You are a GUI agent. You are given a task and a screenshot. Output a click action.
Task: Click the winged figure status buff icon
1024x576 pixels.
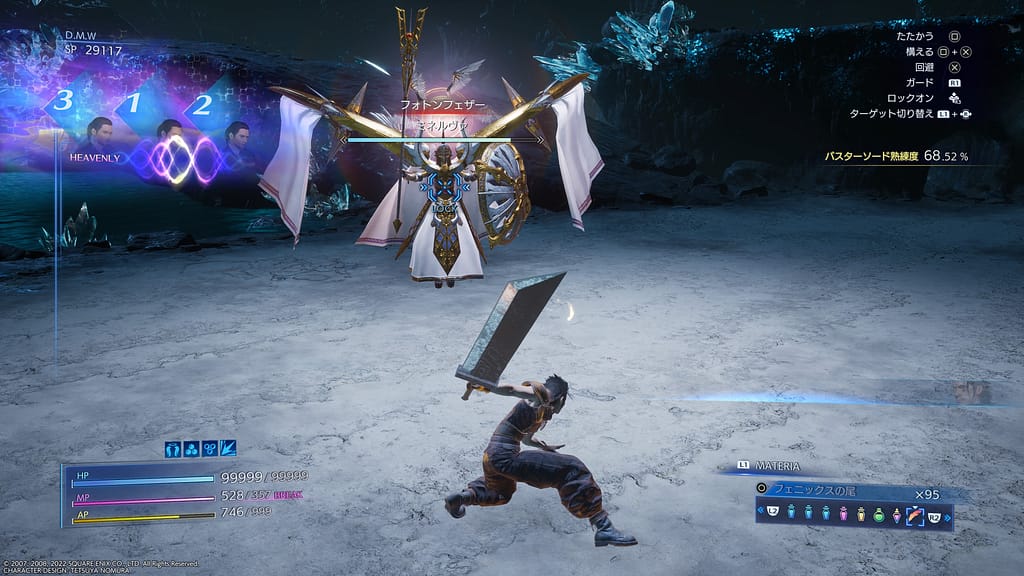tap(173, 449)
